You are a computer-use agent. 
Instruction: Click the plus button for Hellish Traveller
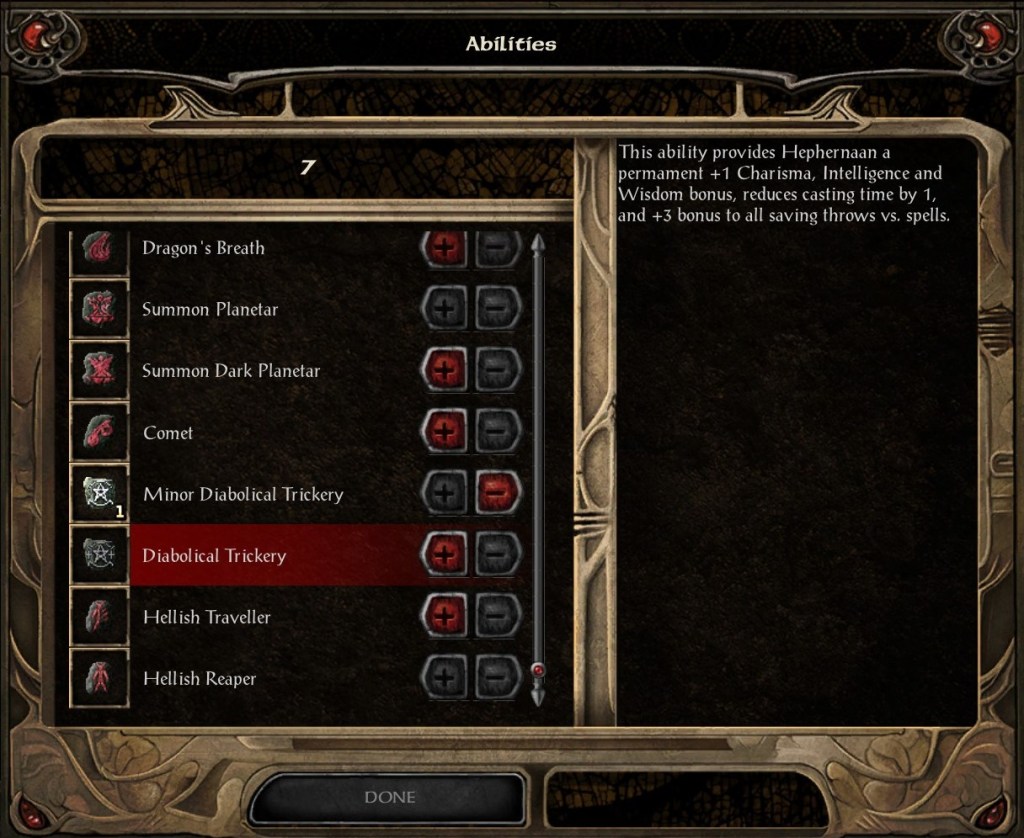(x=445, y=617)
